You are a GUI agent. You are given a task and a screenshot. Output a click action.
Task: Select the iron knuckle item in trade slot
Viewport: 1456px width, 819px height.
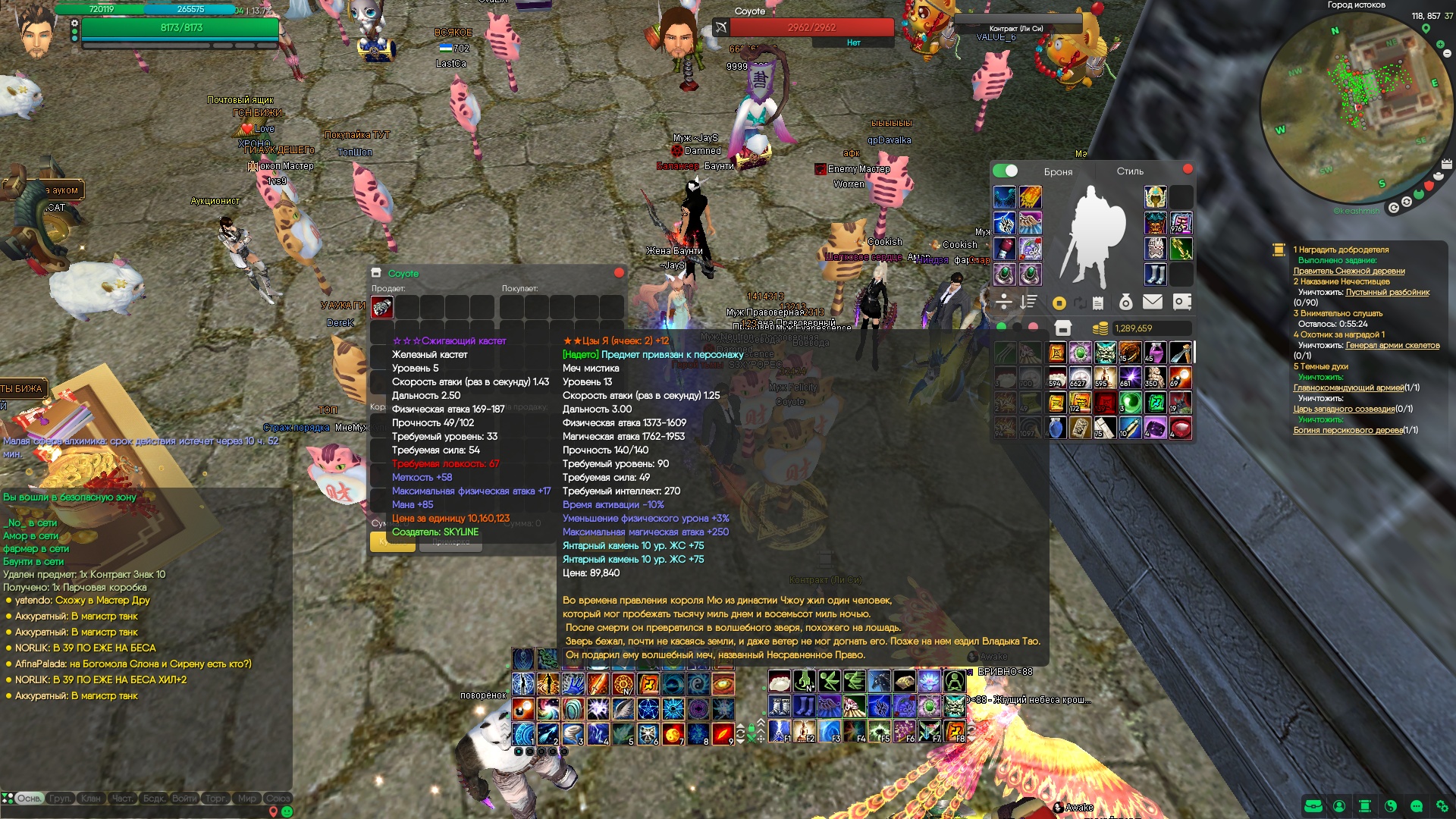click(381, 307)
